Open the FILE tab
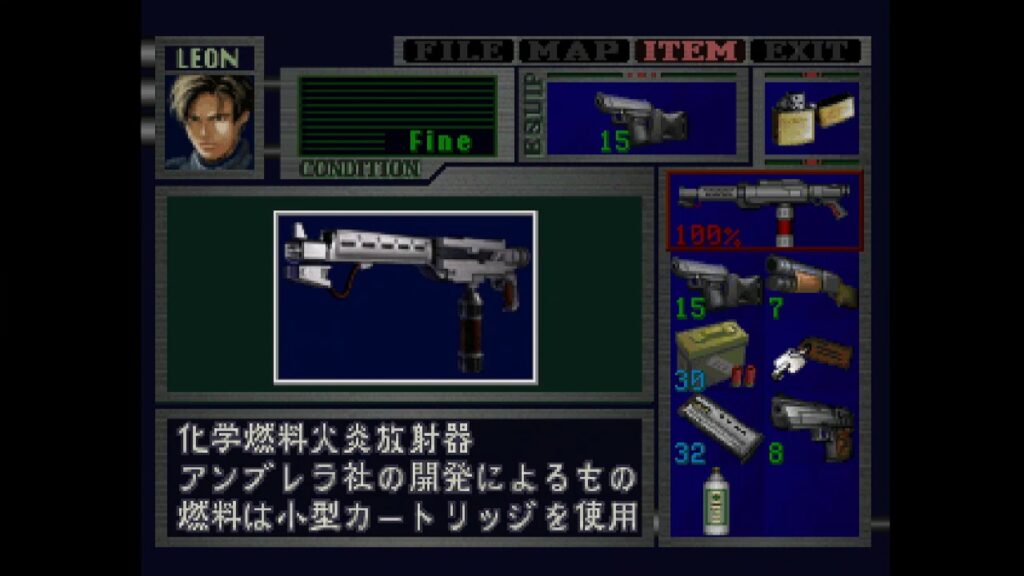The height and width of the screenshot is (576, 1024). [457, 51]
